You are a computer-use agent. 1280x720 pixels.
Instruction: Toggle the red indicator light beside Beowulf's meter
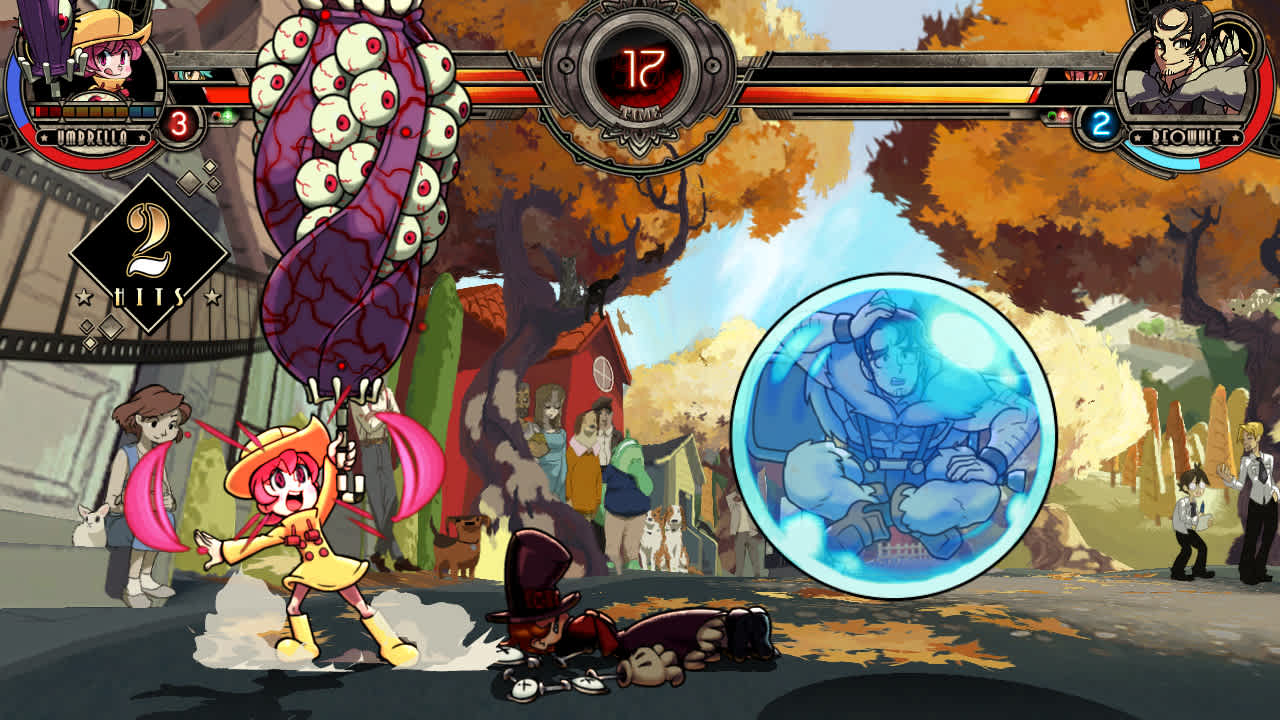coord(1063,116)
